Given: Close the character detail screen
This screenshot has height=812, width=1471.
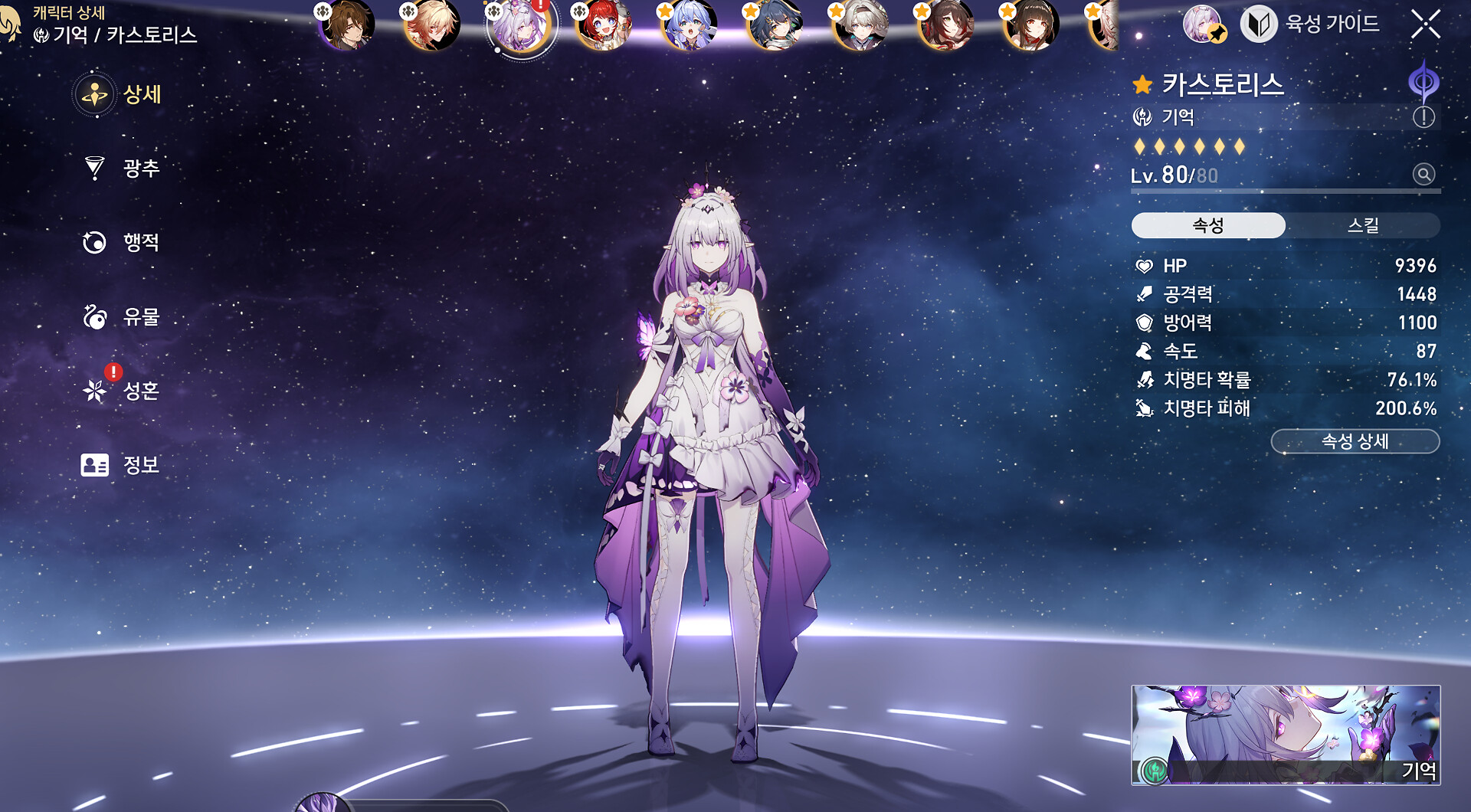Looking at the screenshot, I should tap(1425, 25).
